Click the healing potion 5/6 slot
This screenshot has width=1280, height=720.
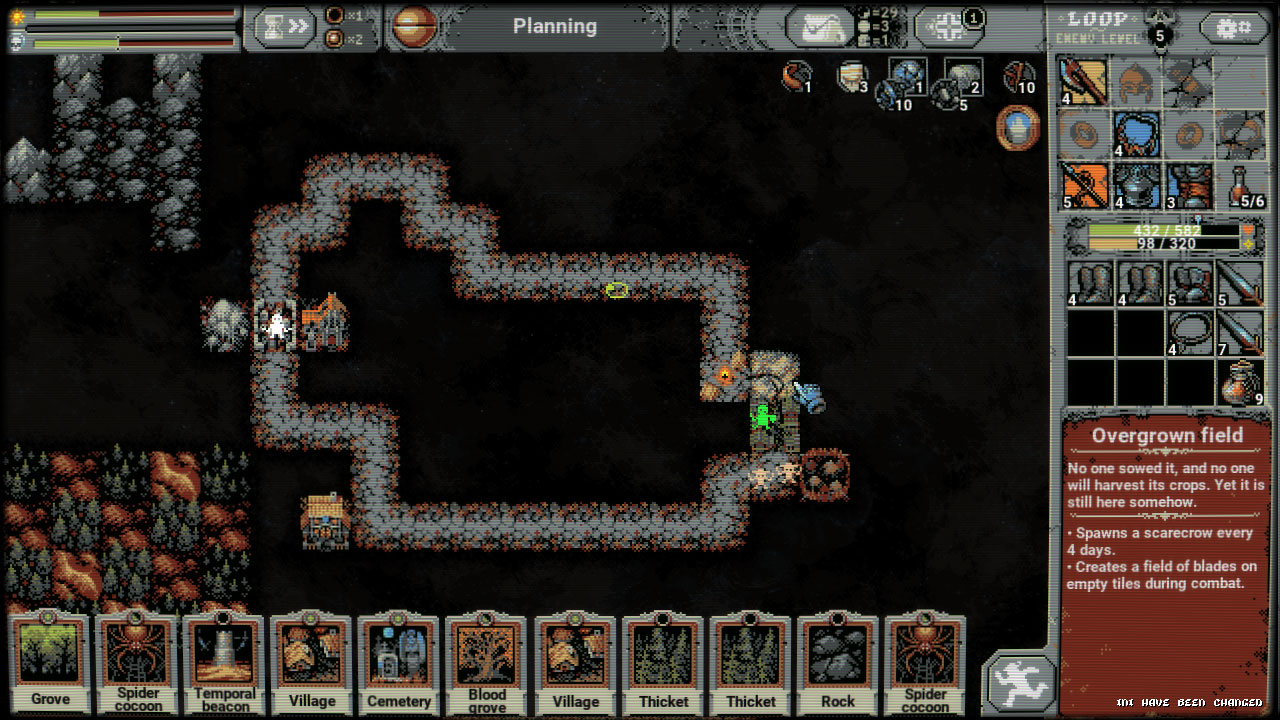point(1241,186)
